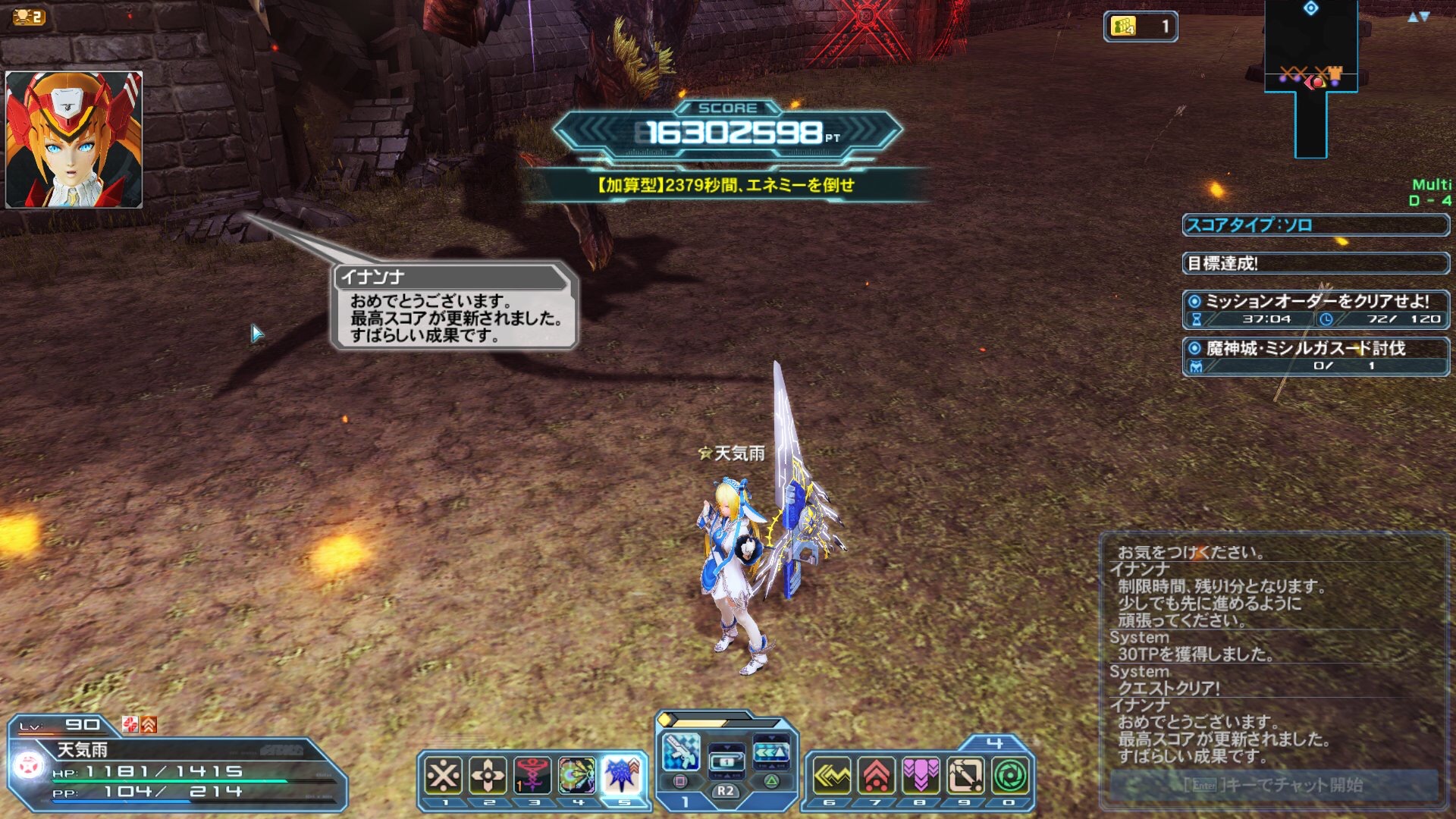This screenshot has height=819, width=1456.
Task: Open the スコアタイプ:ソロ score type panel
Action: click(x=1316, y=225)
